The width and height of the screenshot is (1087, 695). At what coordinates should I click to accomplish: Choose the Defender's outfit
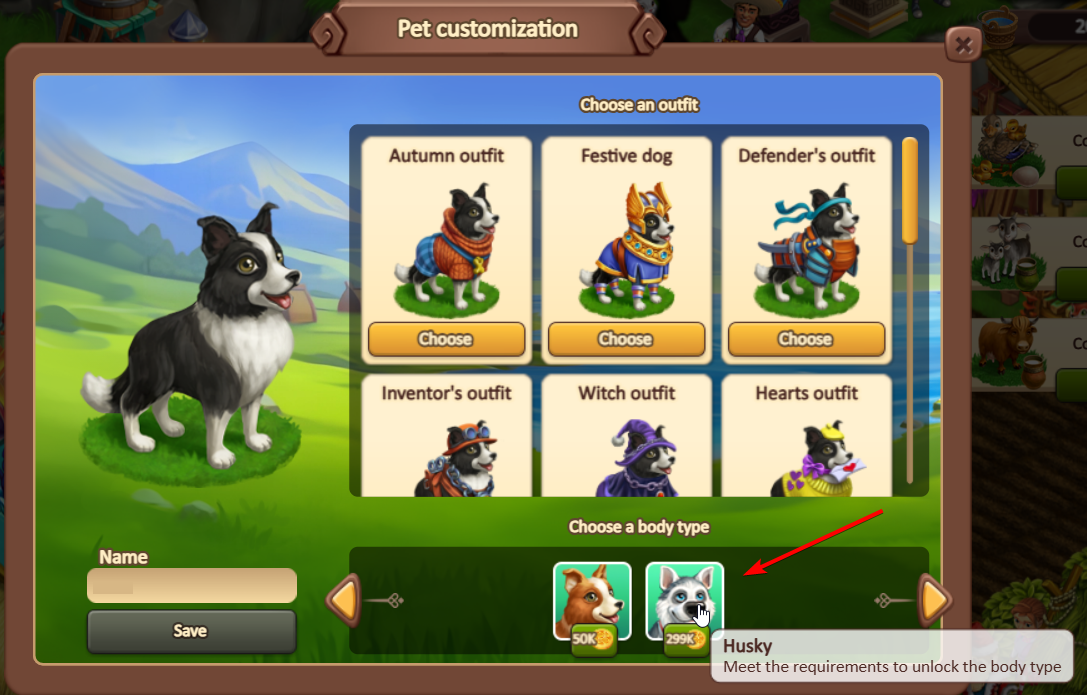(x=806, y=339)
